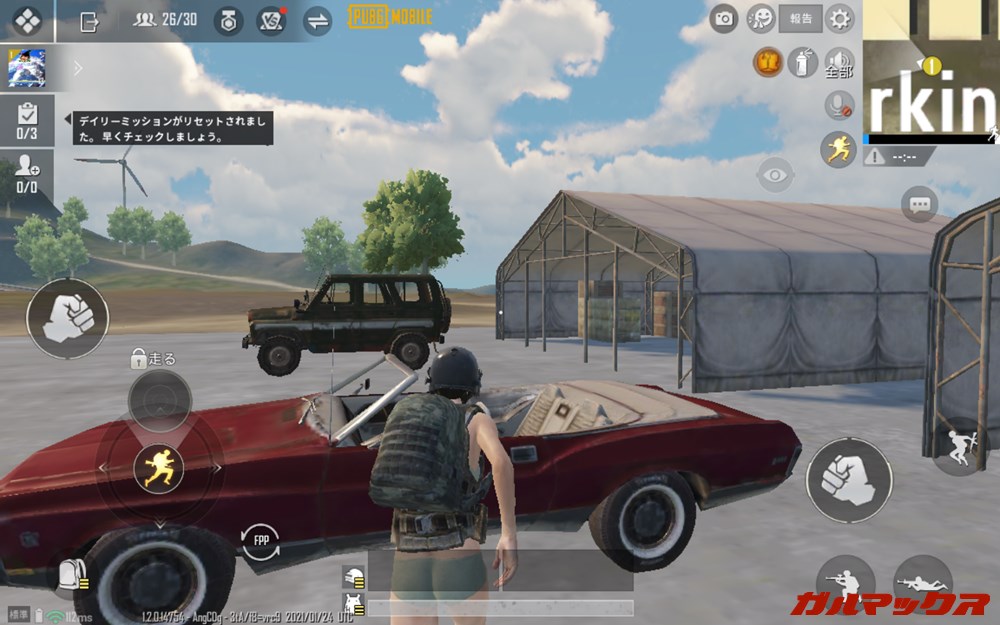Open the four-diamond menu icon
This screenshot has height=625, width=1000.
tap(27, 20)
